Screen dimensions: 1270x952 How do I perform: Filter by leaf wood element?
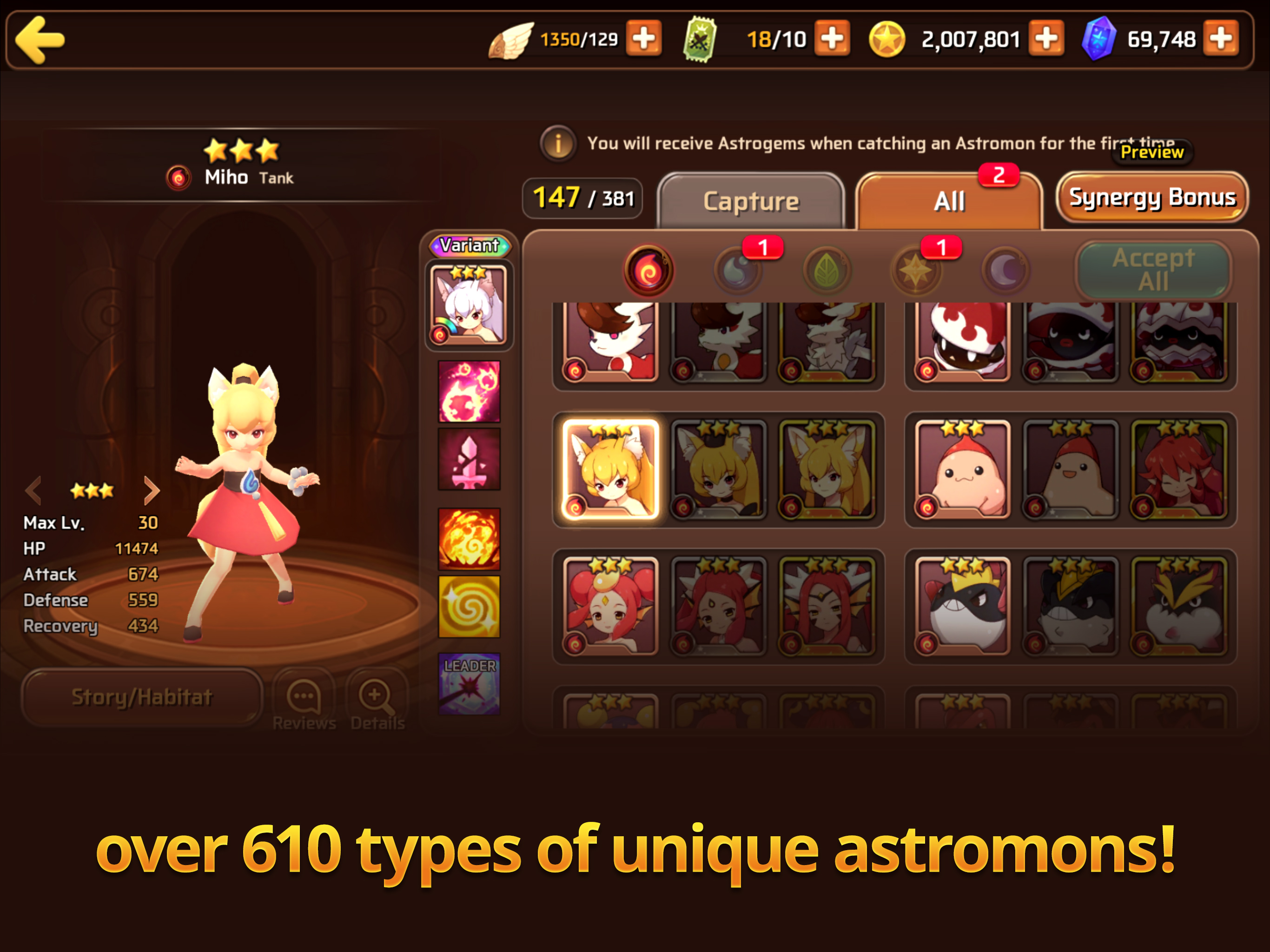pos(827,271)
